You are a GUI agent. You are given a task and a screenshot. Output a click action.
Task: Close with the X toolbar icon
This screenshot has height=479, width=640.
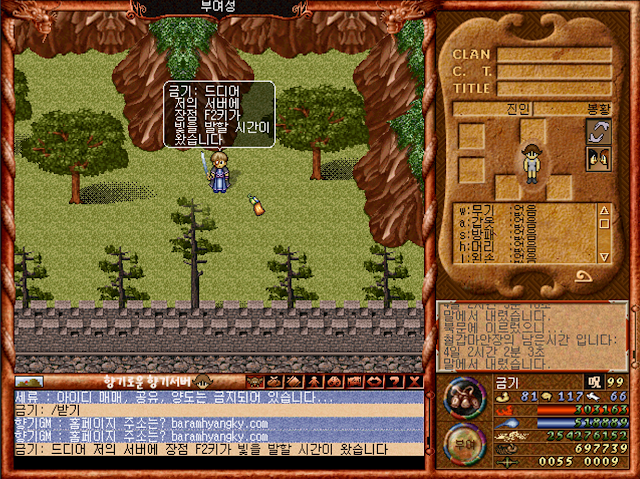pyautogui.click(x=414, y=381)
